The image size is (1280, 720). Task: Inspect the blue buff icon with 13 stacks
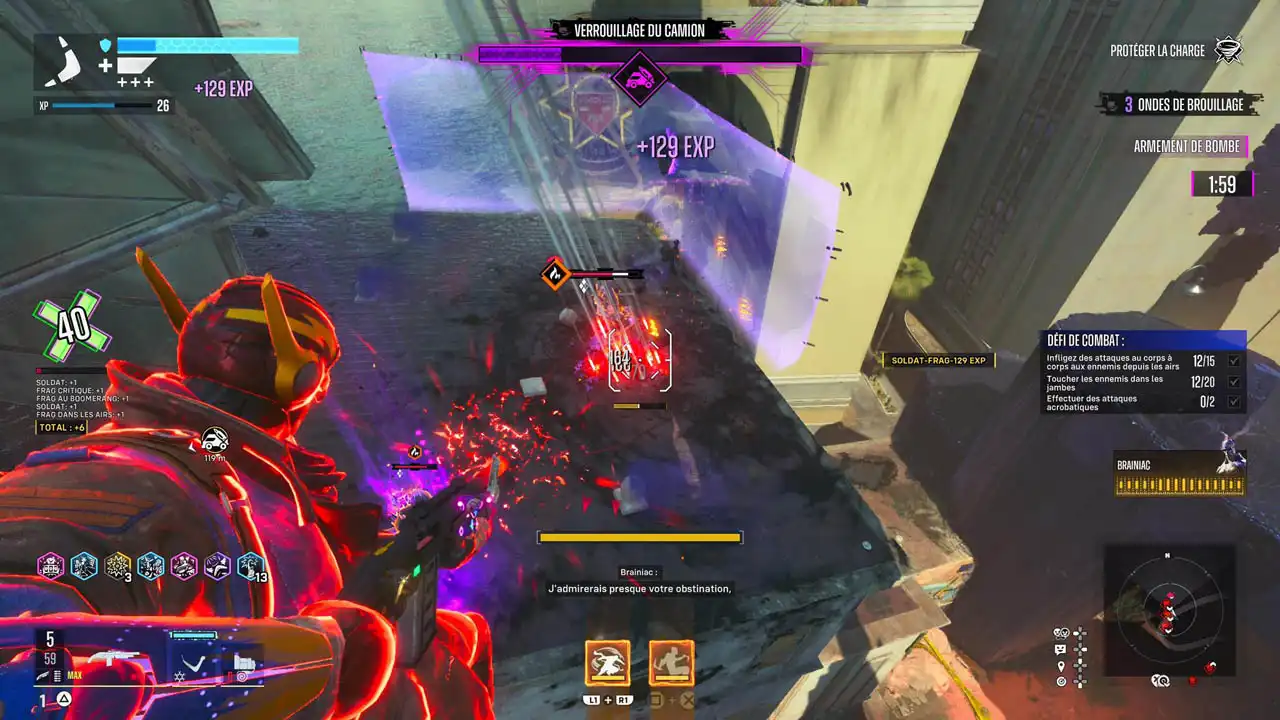(x=250, y=567)
